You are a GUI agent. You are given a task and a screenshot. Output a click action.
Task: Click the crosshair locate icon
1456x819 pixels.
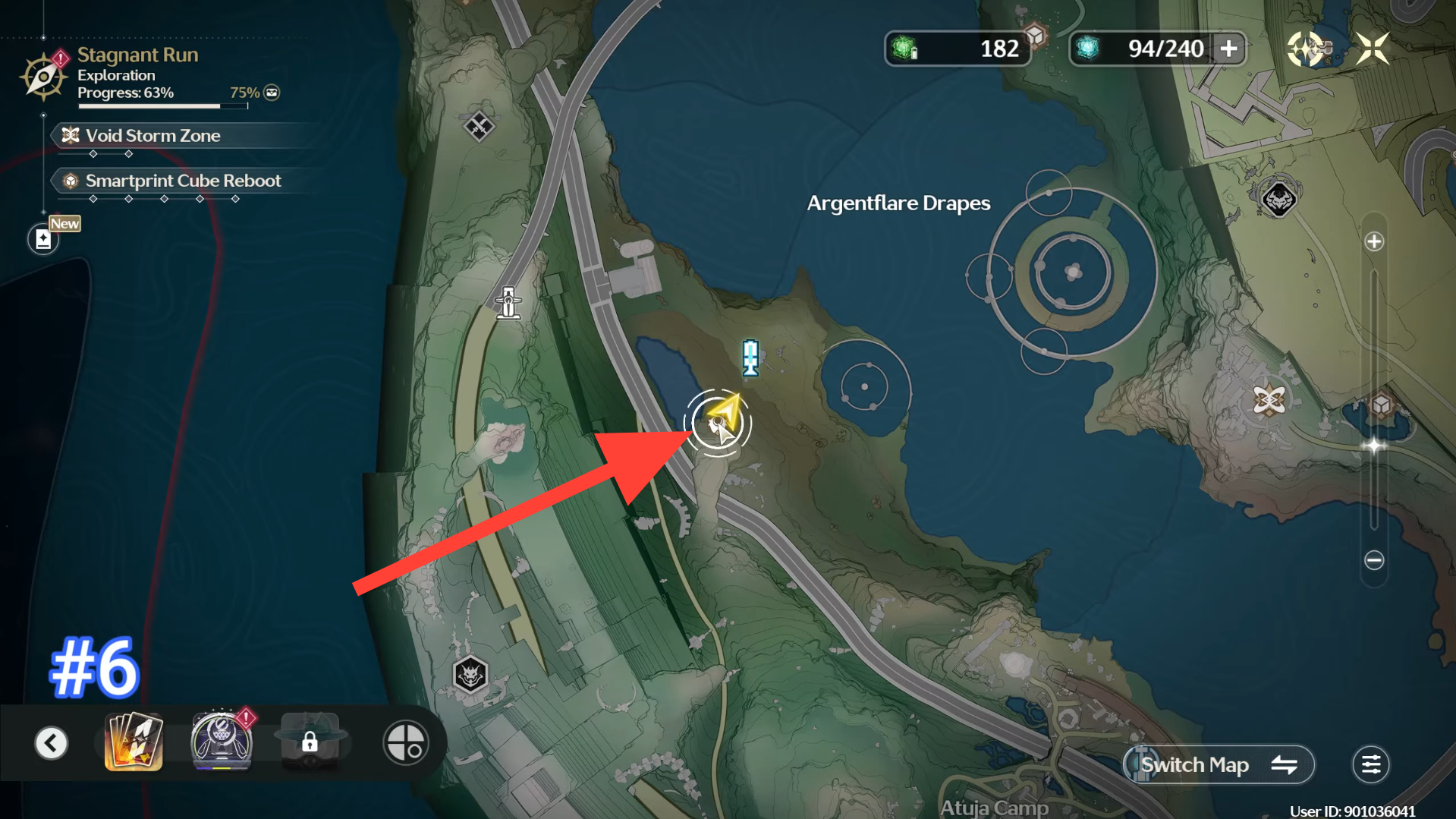pyautogui.click(x=405, y=742)
